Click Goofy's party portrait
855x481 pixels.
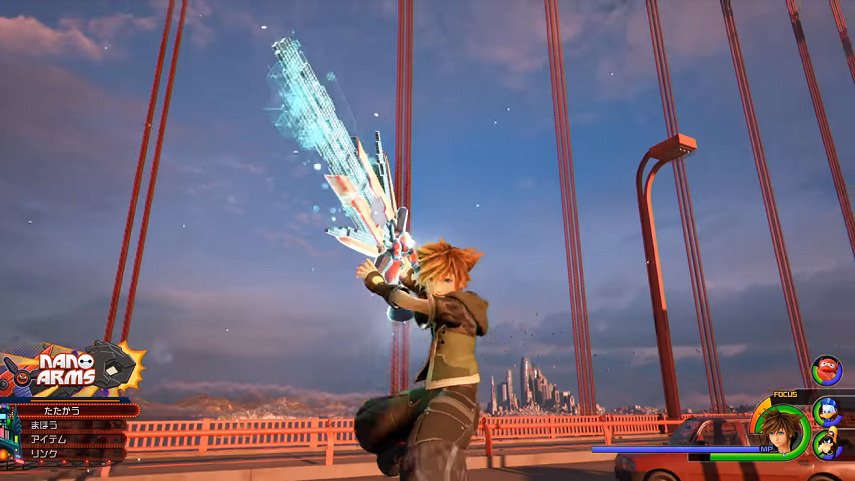pos(828,443)
